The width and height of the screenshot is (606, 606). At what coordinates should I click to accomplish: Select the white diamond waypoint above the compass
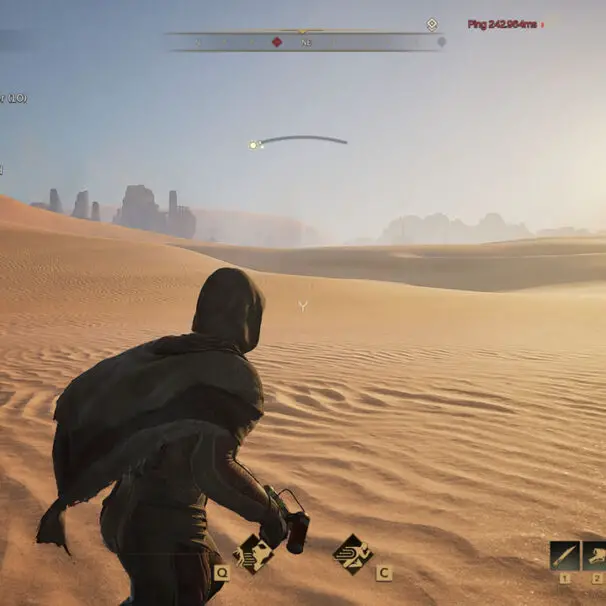click(x=432, y=24)
